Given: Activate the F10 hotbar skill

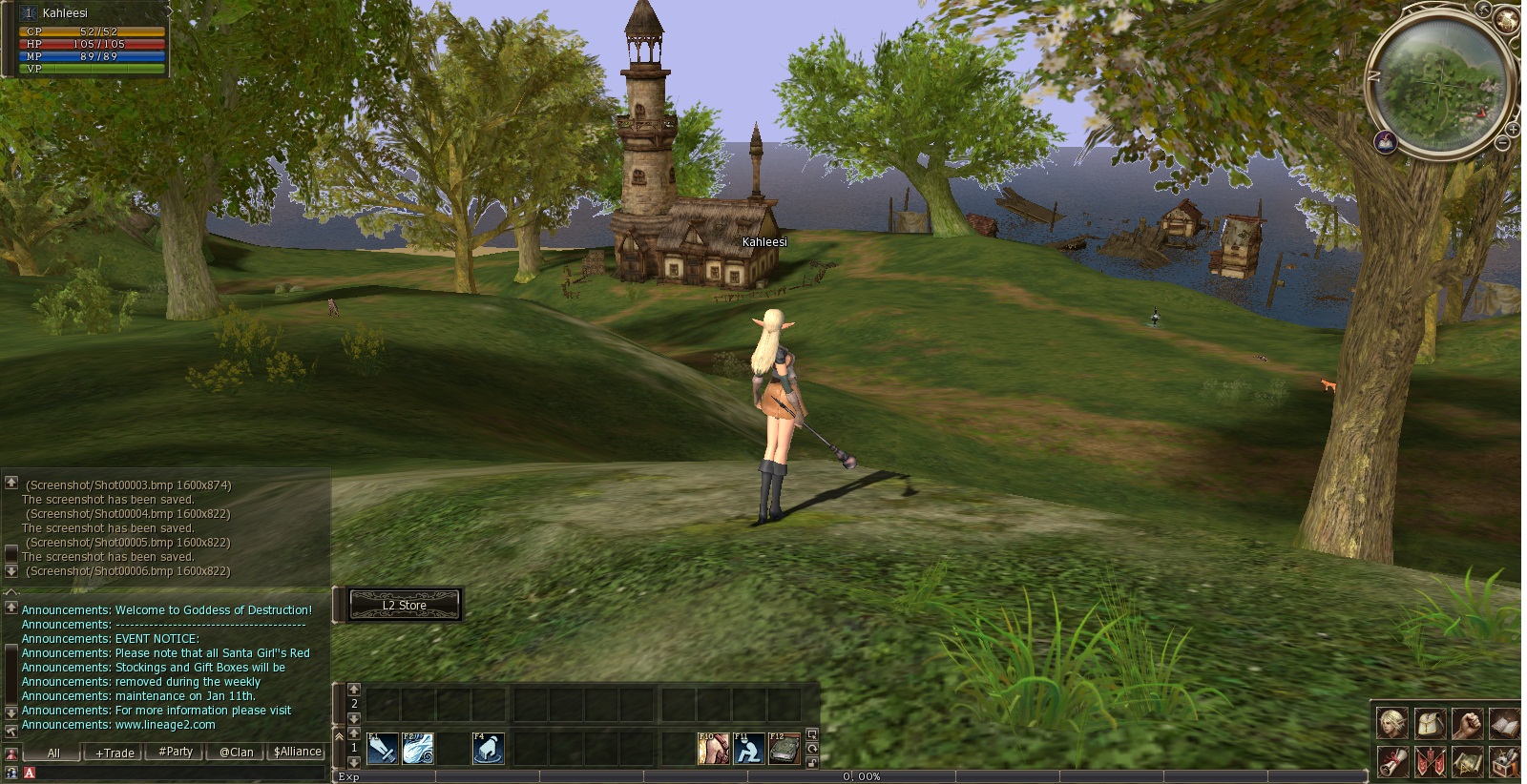Looking at the screenshot, I should 713,749.
